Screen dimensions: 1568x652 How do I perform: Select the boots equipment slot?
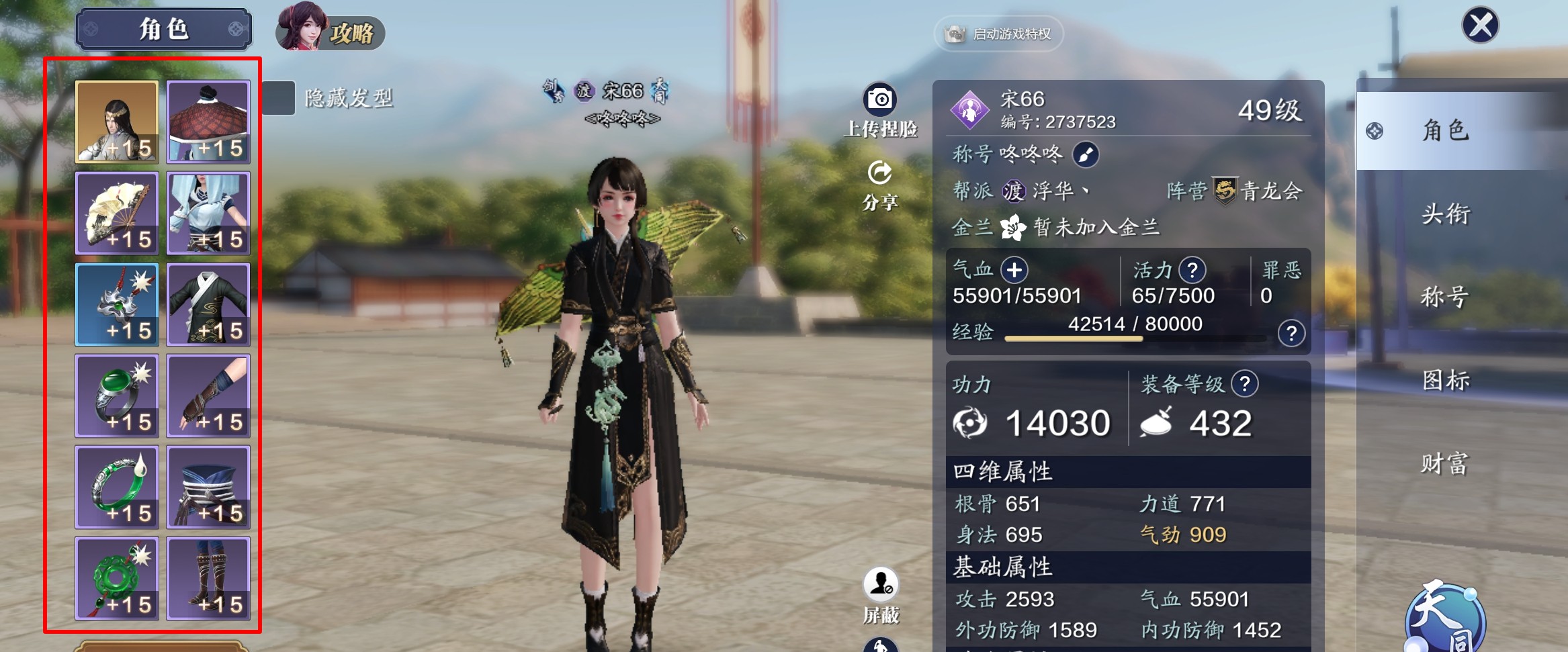point(208,578)
